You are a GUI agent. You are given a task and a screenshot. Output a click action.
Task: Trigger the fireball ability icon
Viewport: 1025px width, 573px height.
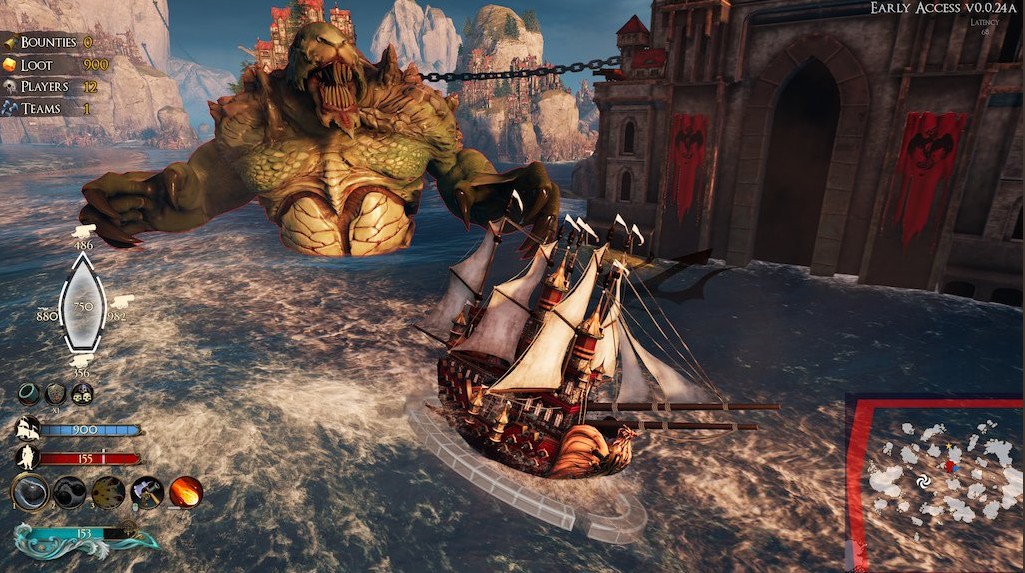click(185, 492)
